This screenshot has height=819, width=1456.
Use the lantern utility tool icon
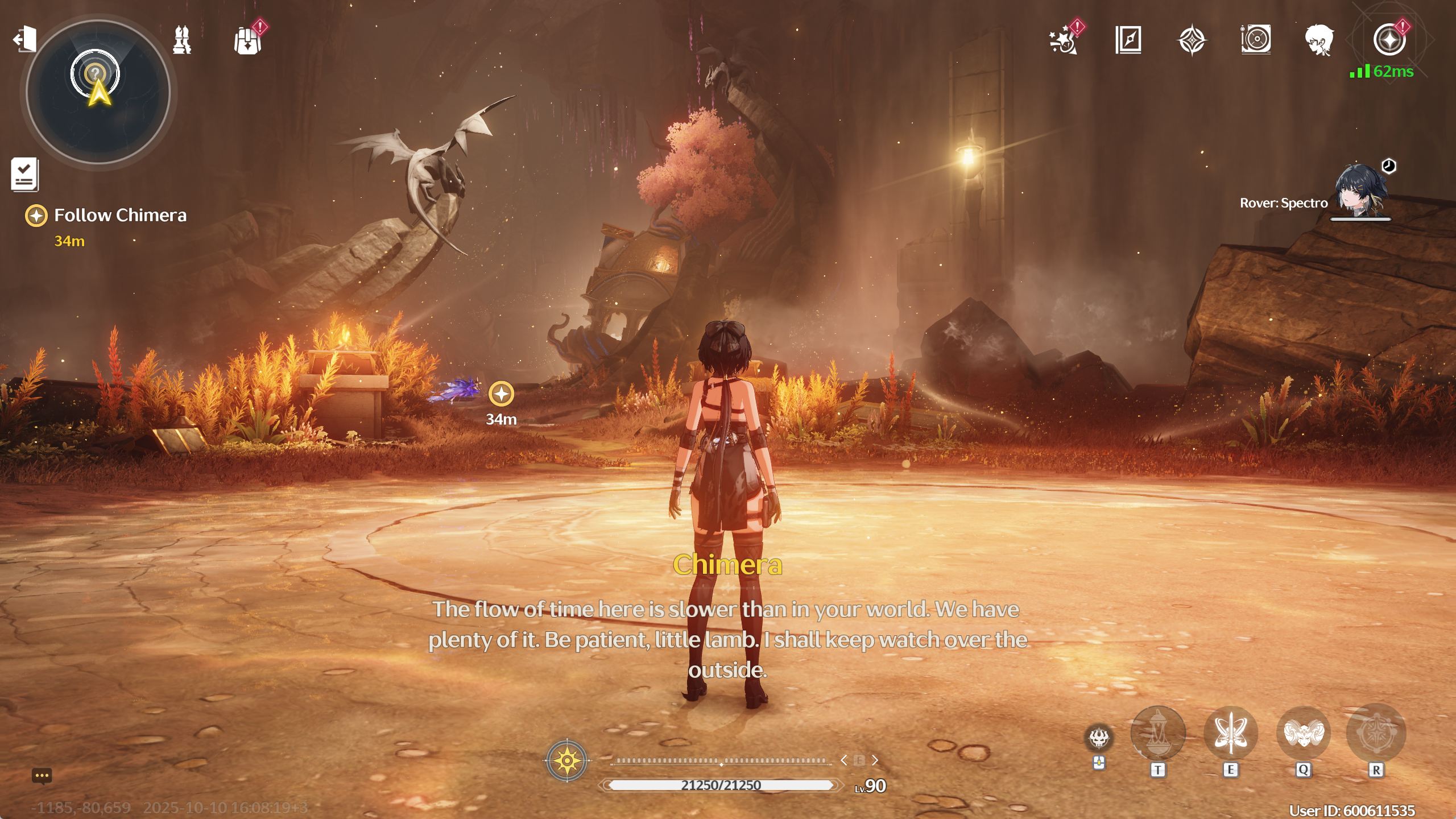click(x=1157, y=733)
